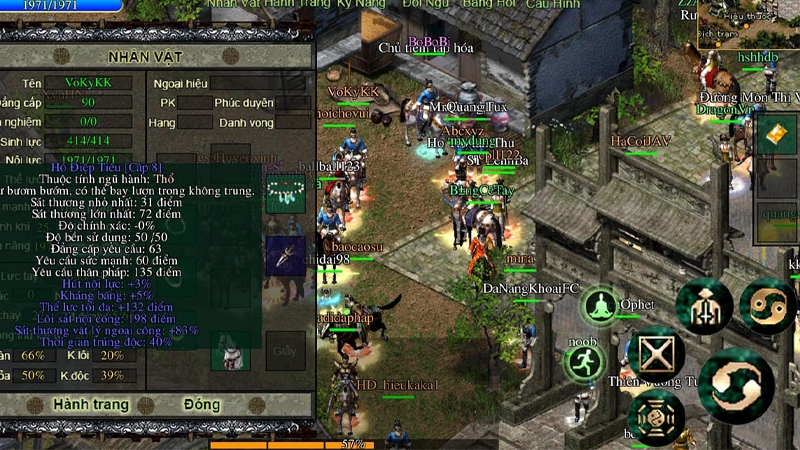Close the character panel with Đóng
This screenshot has height=450, width=800.
coord(202,405)
